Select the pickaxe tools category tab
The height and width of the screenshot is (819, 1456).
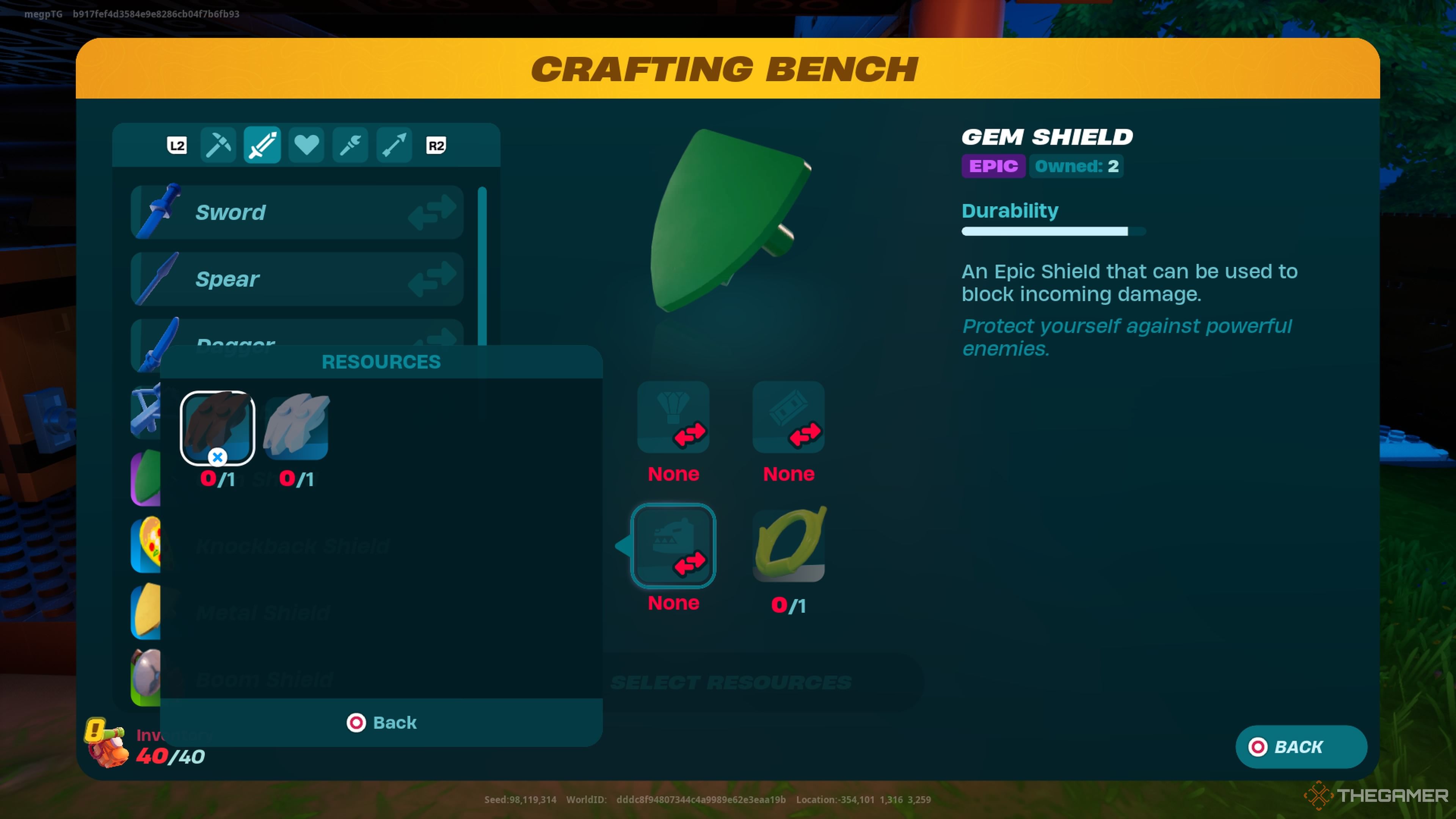pyautogui.click(x=218, y=145)
